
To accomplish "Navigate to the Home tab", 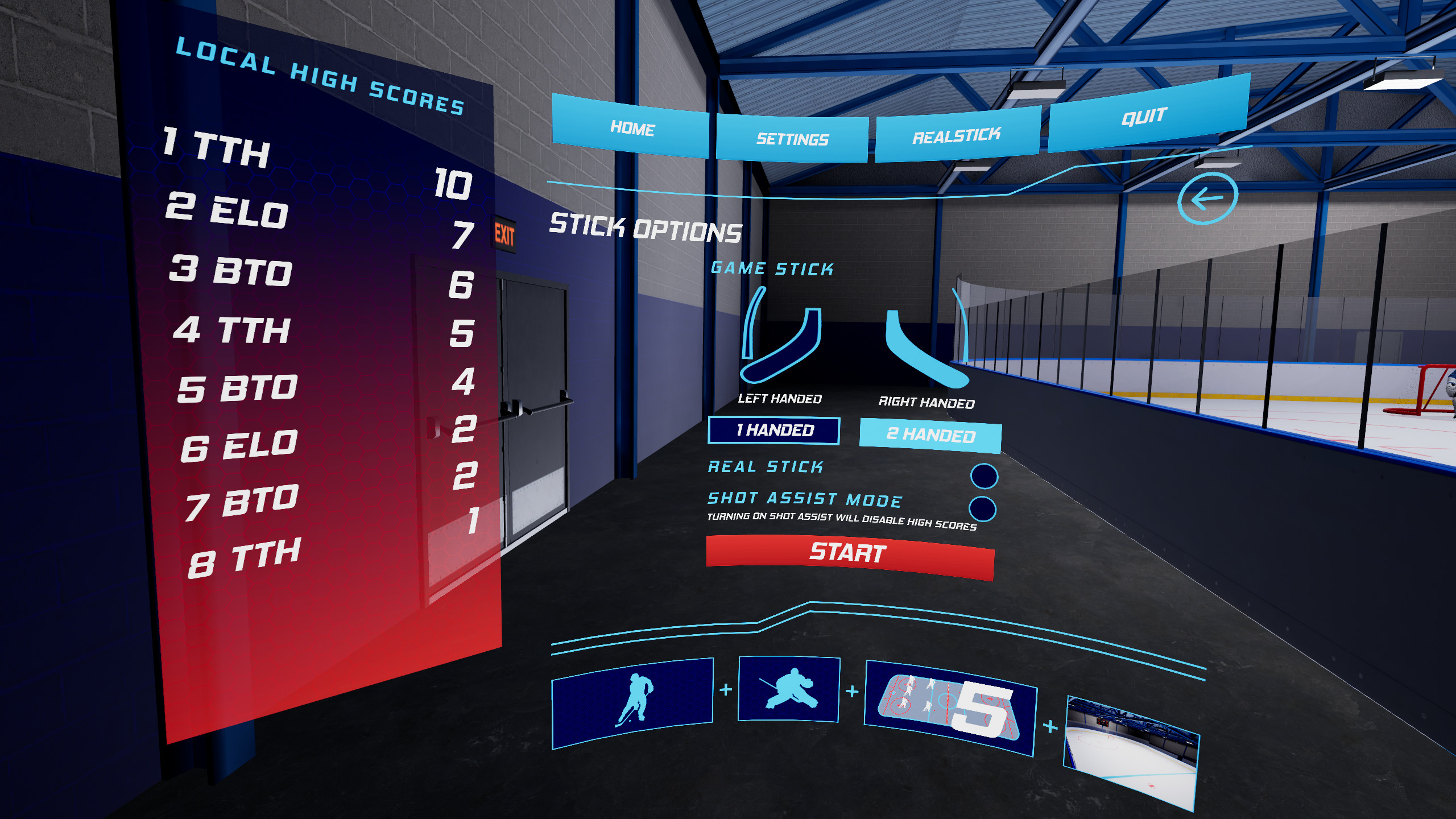I will [631, 131].
